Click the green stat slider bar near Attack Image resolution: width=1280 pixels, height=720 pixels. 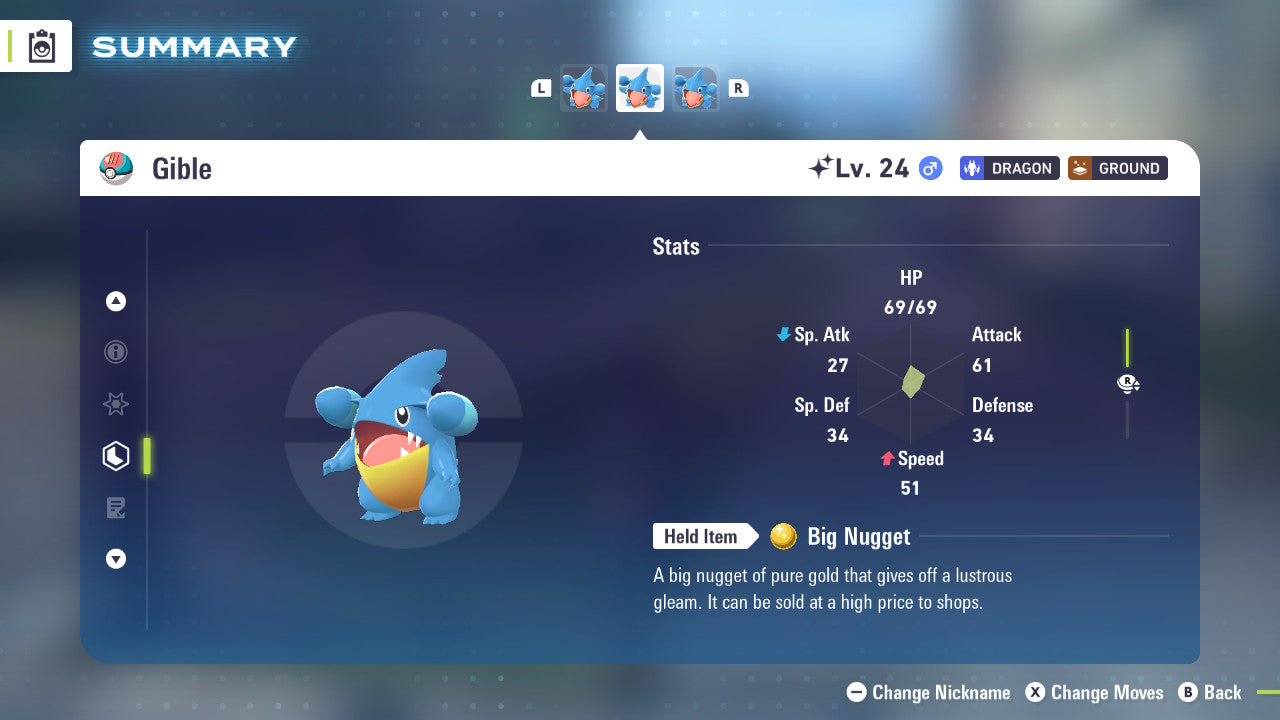tap(1128, 350)
